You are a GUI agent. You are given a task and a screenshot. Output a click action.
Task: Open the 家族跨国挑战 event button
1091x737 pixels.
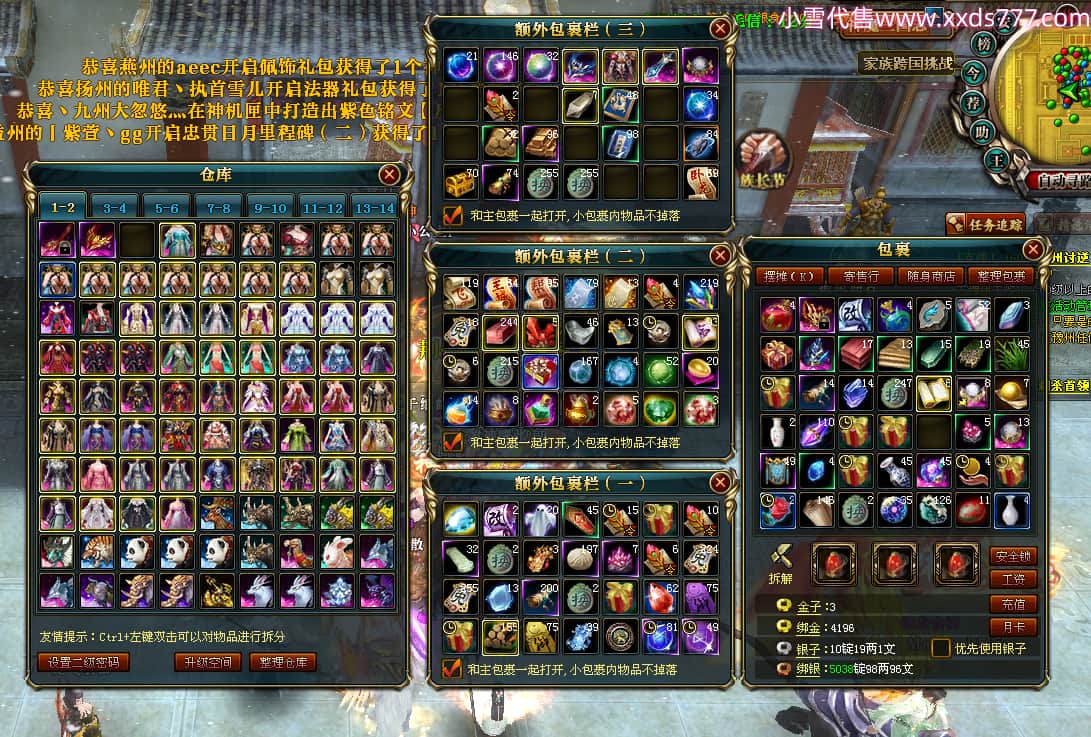pos(907,64)
